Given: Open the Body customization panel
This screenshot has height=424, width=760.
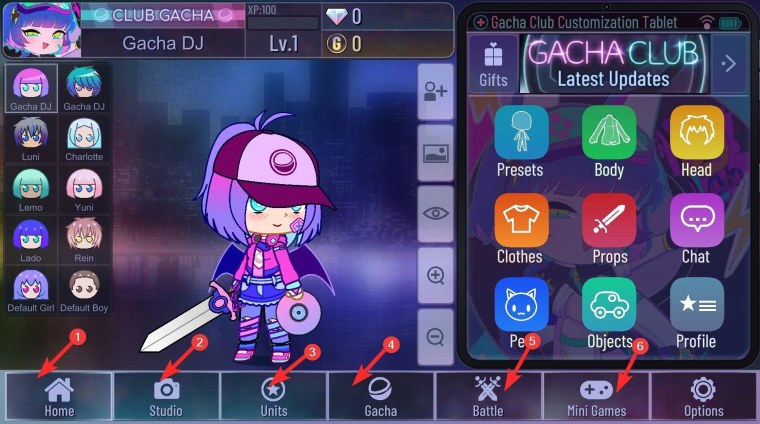Looking at the screenshot, I should [609, 140].
